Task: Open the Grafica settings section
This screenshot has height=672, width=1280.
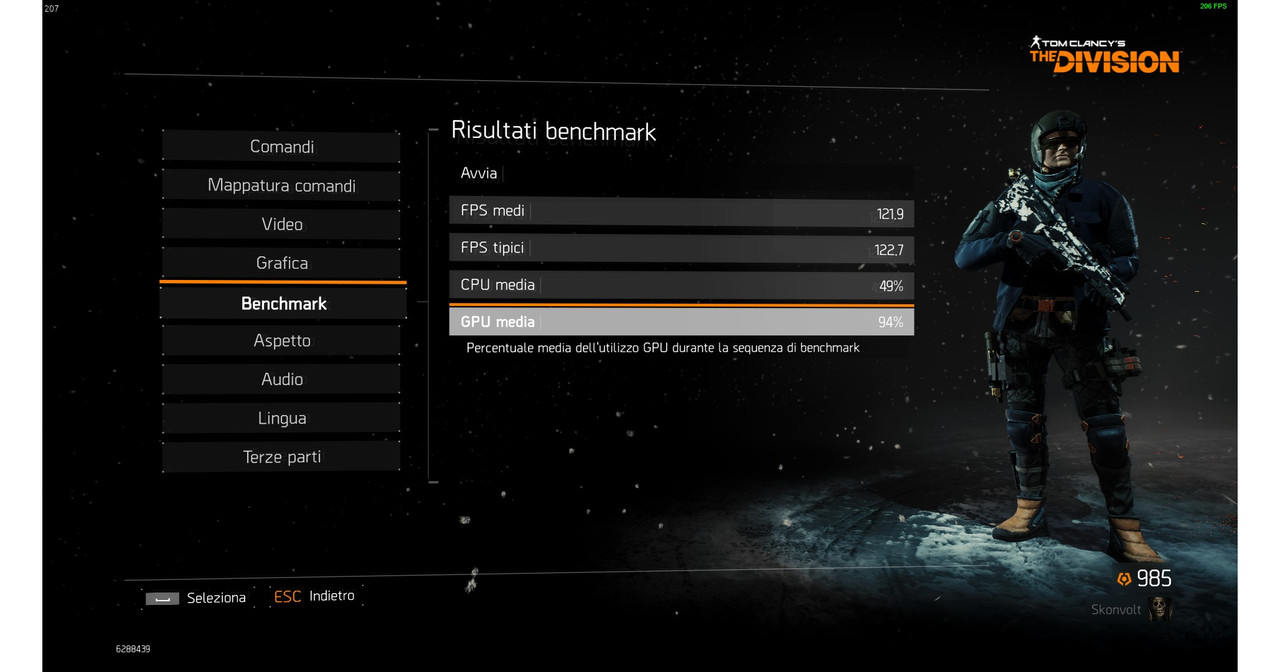Action: pos(282,263)
